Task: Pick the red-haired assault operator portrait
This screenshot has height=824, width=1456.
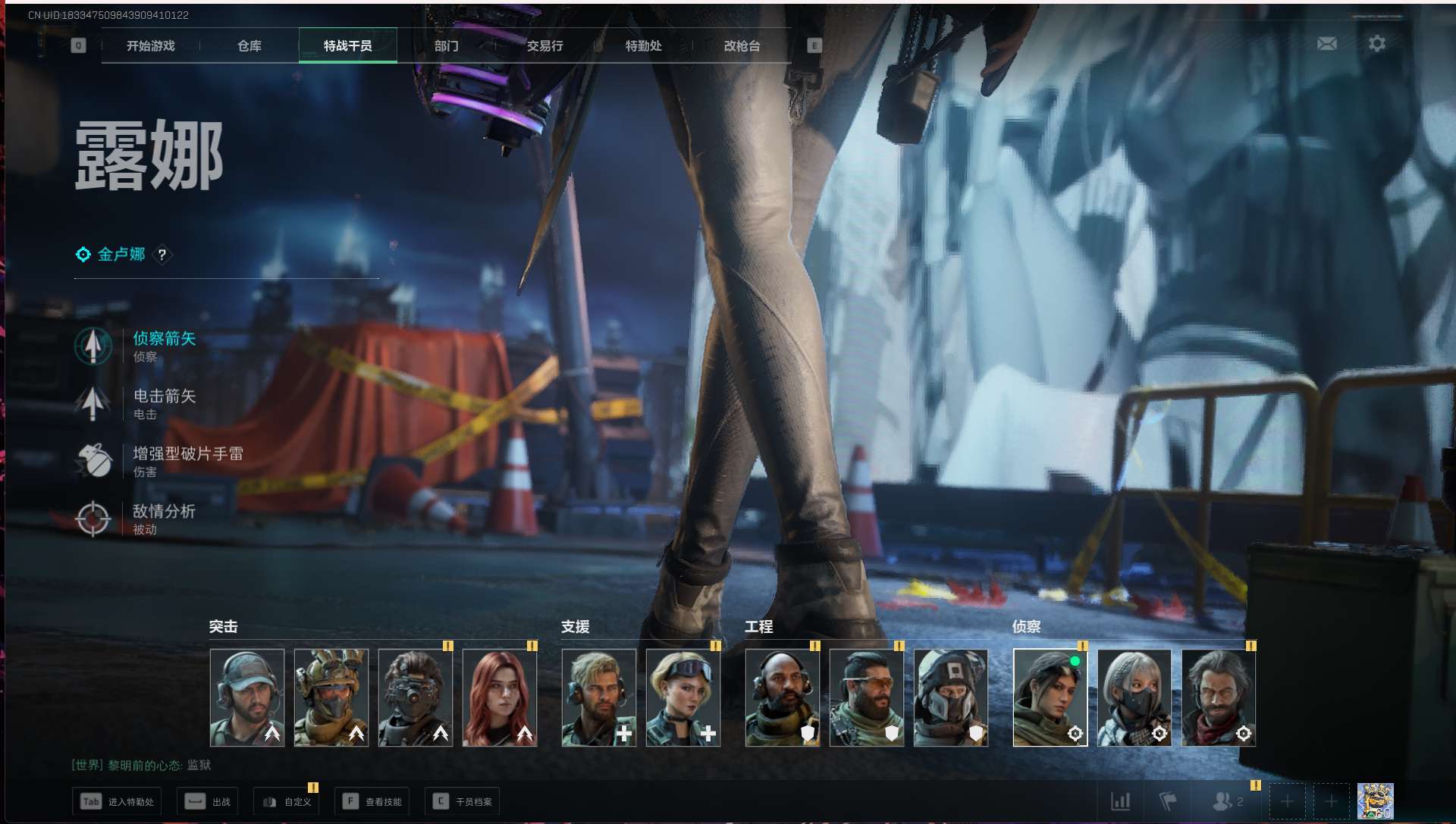Action: pyautogui.click(x=500, y=697)
